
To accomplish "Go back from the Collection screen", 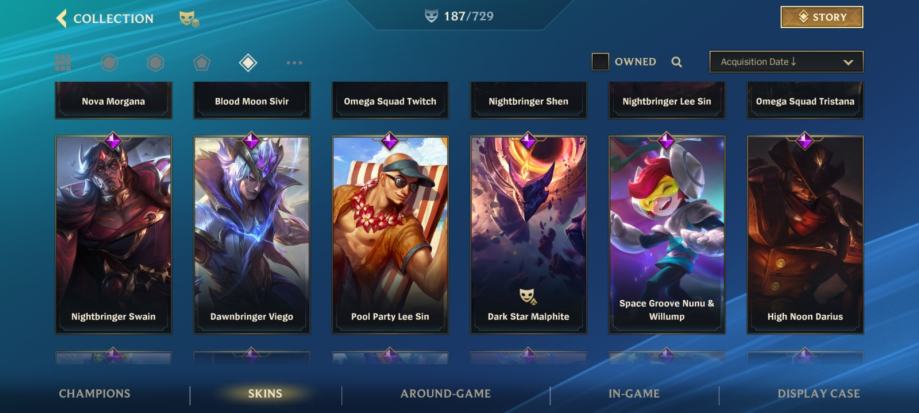I will [x=62, y=18].
